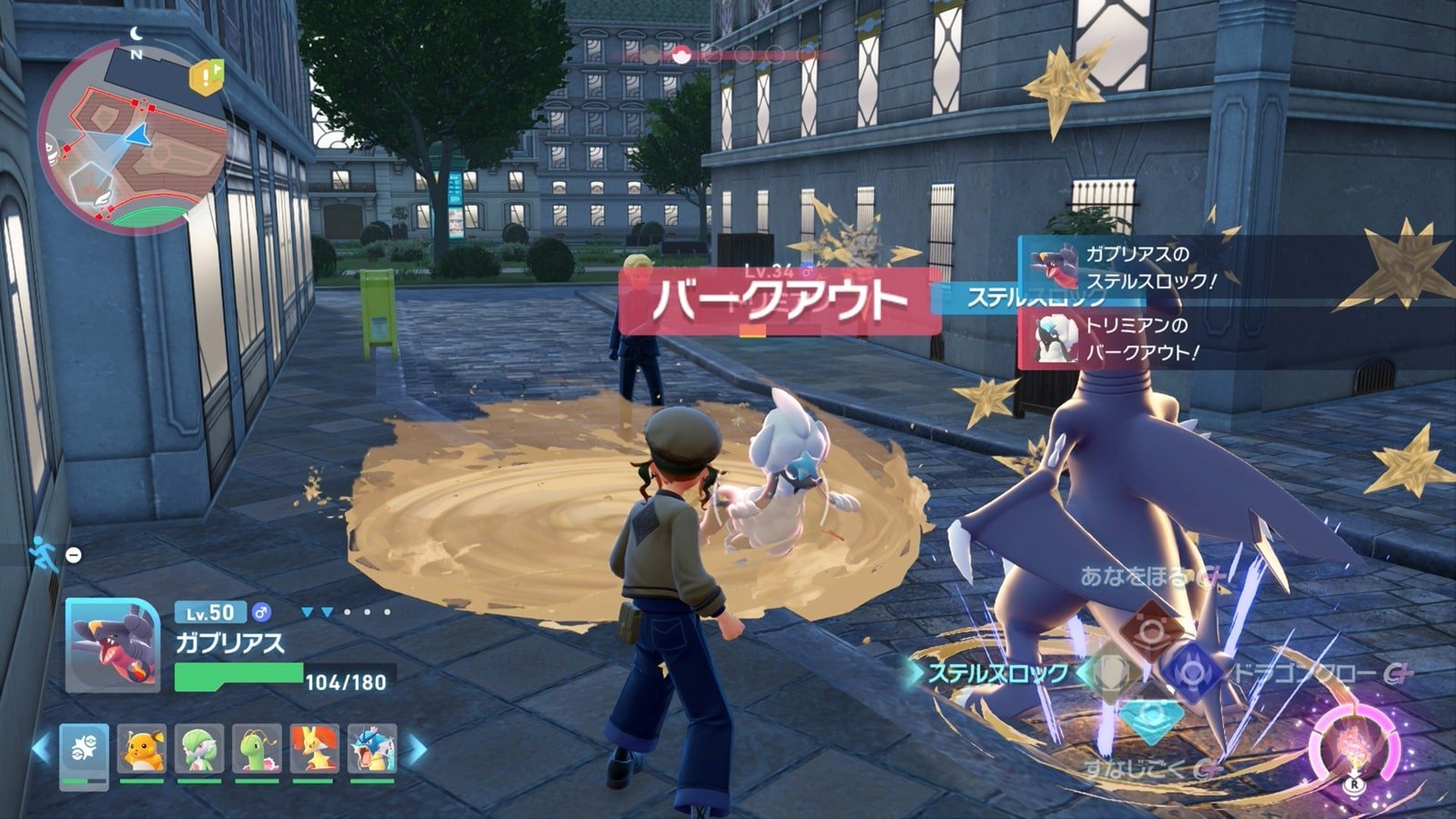Image resolution: width=1456 pixels, height=819 pixels.
Task: Activate the glowing Mega Evolution gauge
Action: (1355, 744)
